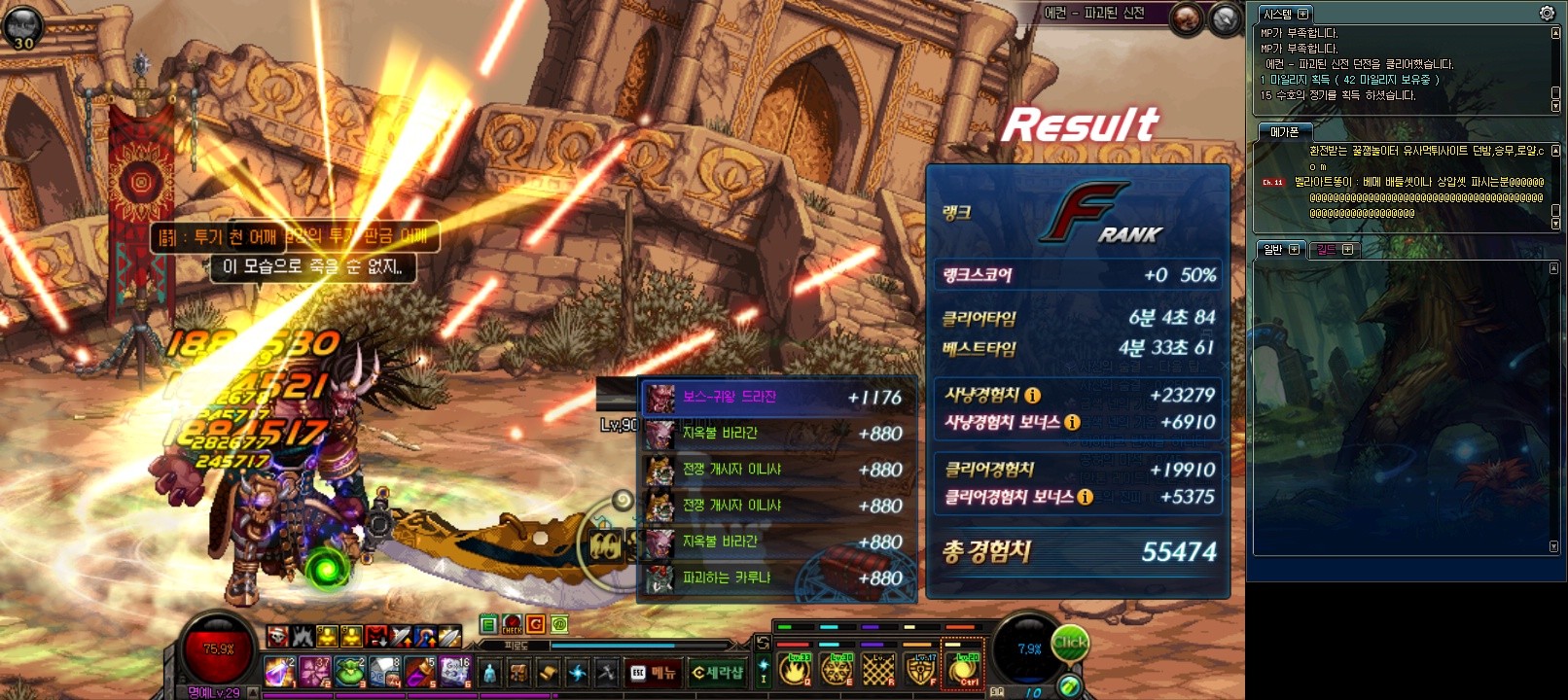Open the 세라샵 cash shop
The image size is (1568, 700).
[717, 673]
